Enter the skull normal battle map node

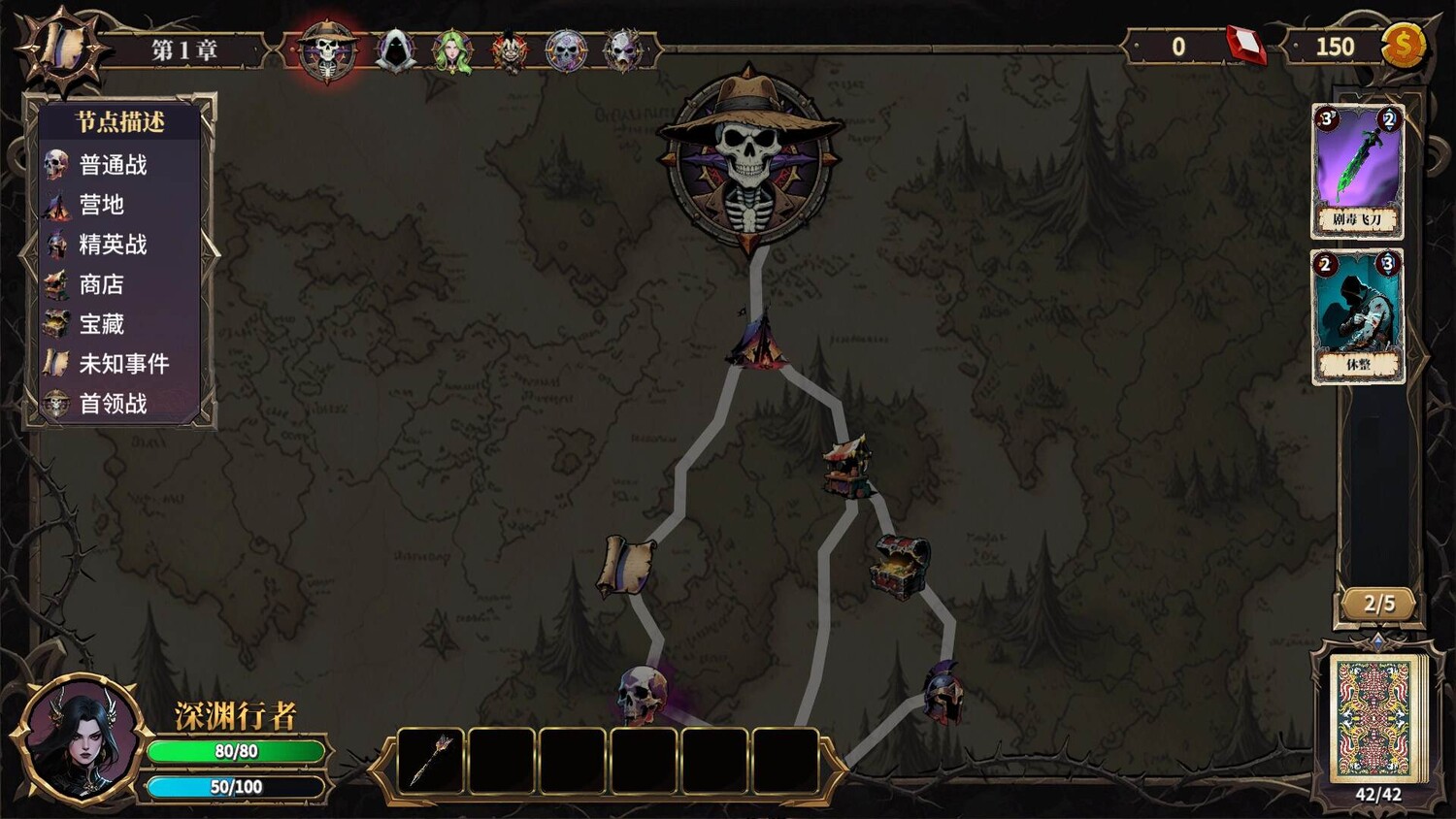[643, 694]
